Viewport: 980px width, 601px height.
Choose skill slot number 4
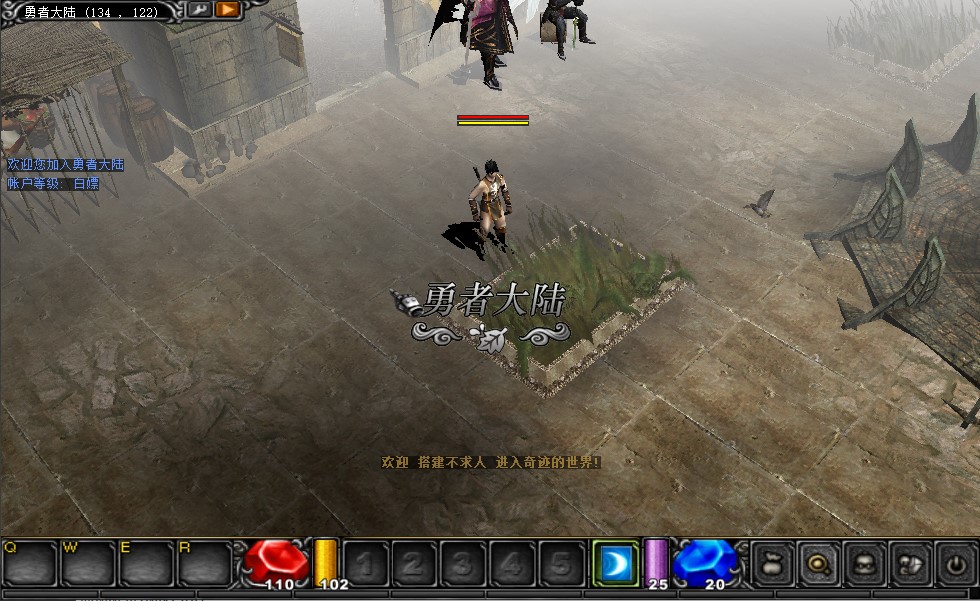pyautogui.click(x=512, y=564)
